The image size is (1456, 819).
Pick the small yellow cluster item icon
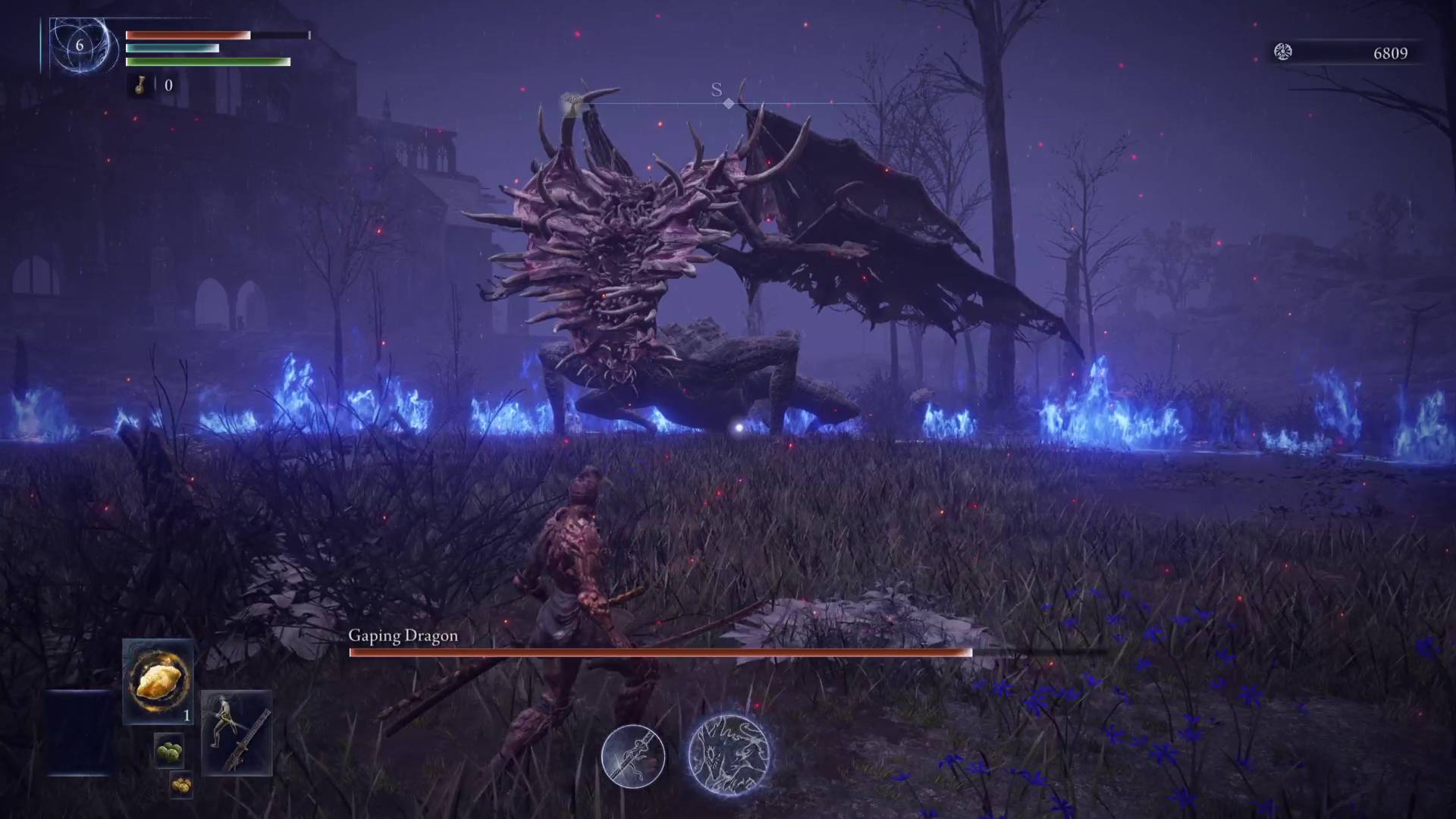pos(180,784)
